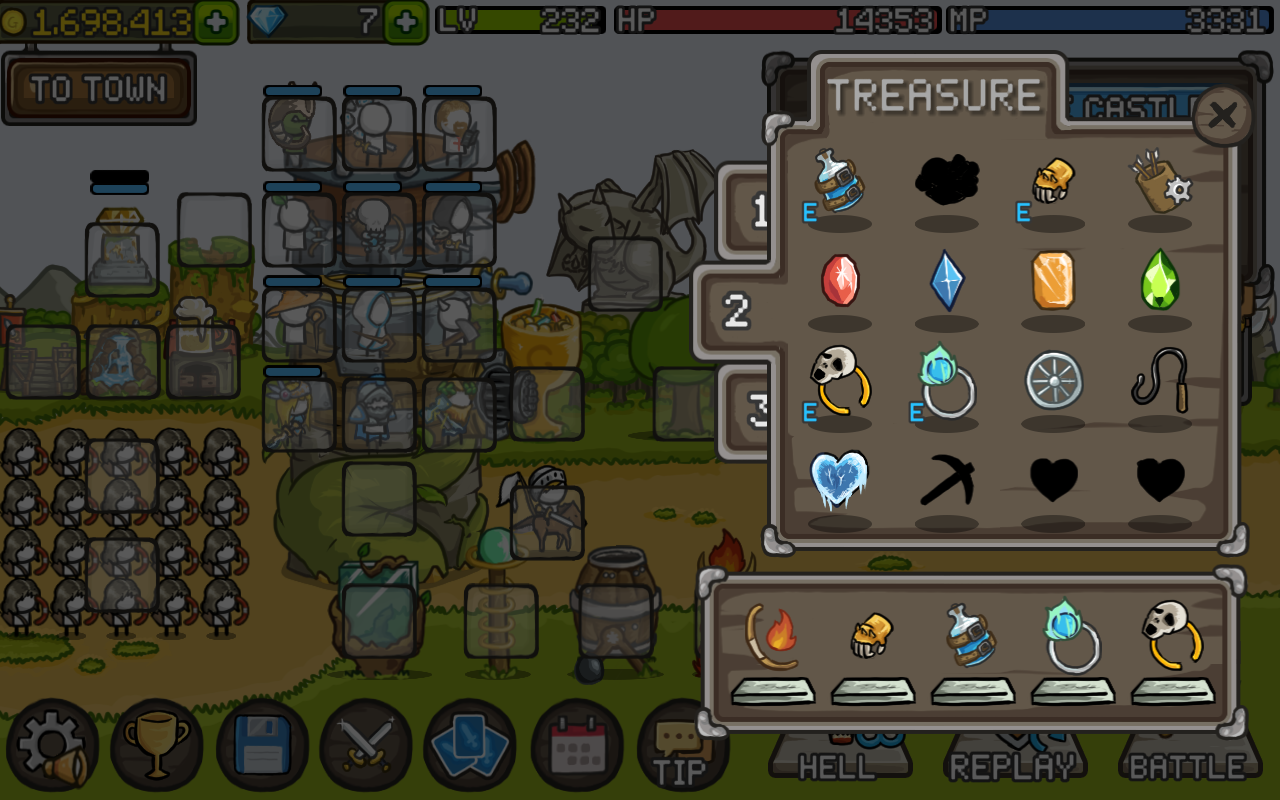Add more gold with the plus button
Screen dimensions: 1280x800
coord(216,21)
